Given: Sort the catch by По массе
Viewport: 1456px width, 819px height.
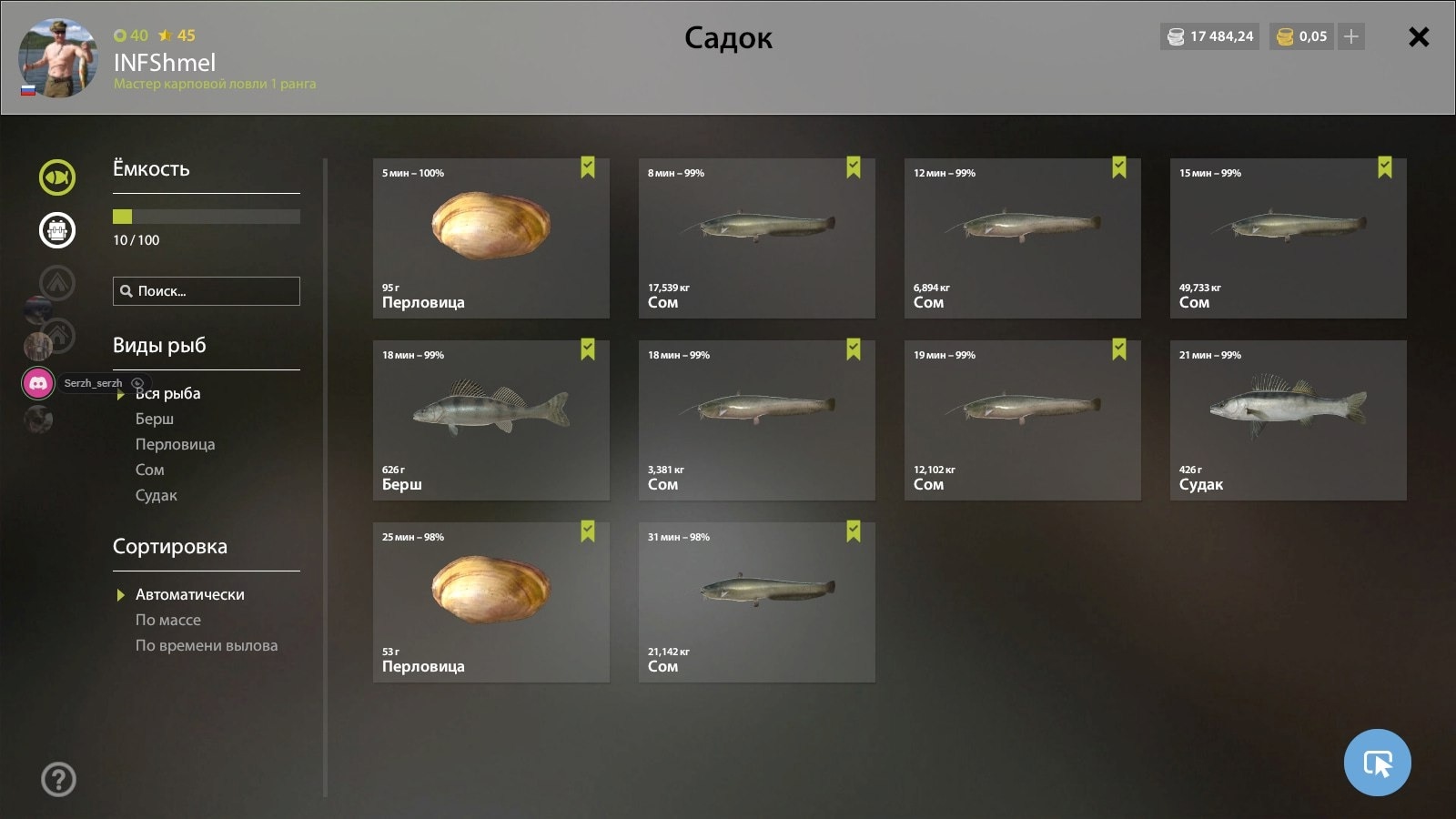Looking at the screenshot, I should coord(168,620).
